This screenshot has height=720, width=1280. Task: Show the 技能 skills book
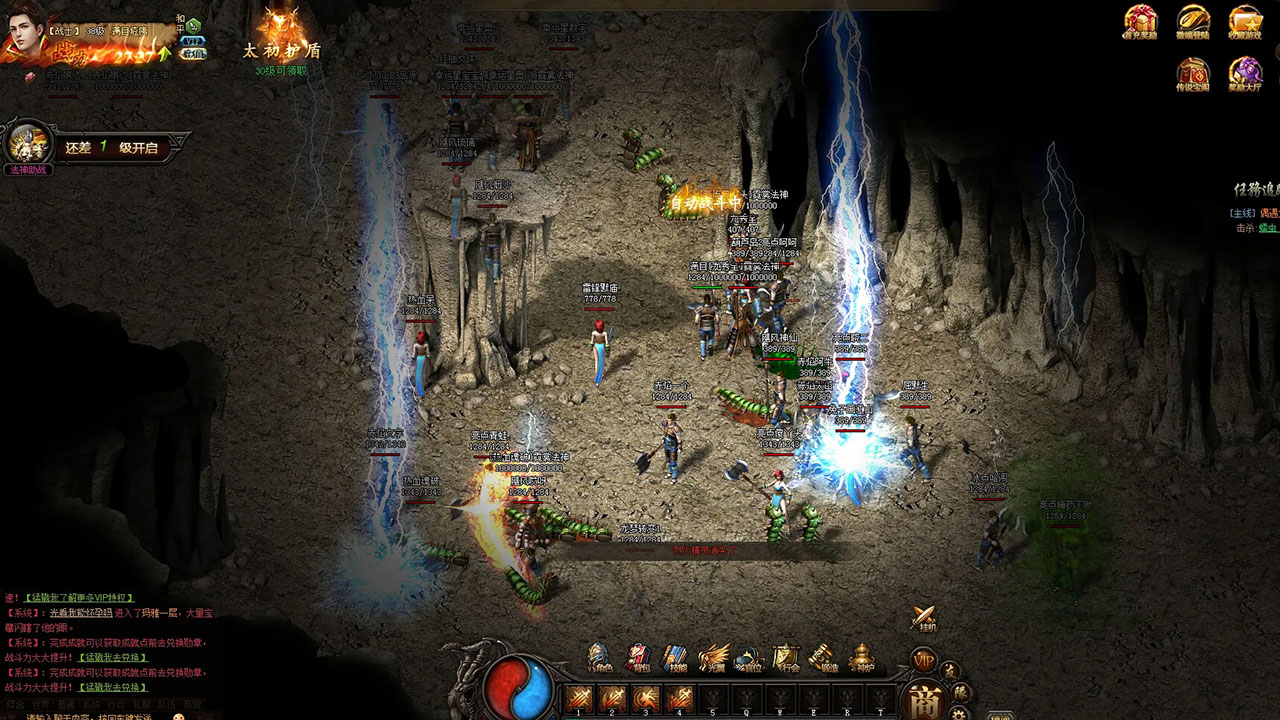click(x=675, y=657)
